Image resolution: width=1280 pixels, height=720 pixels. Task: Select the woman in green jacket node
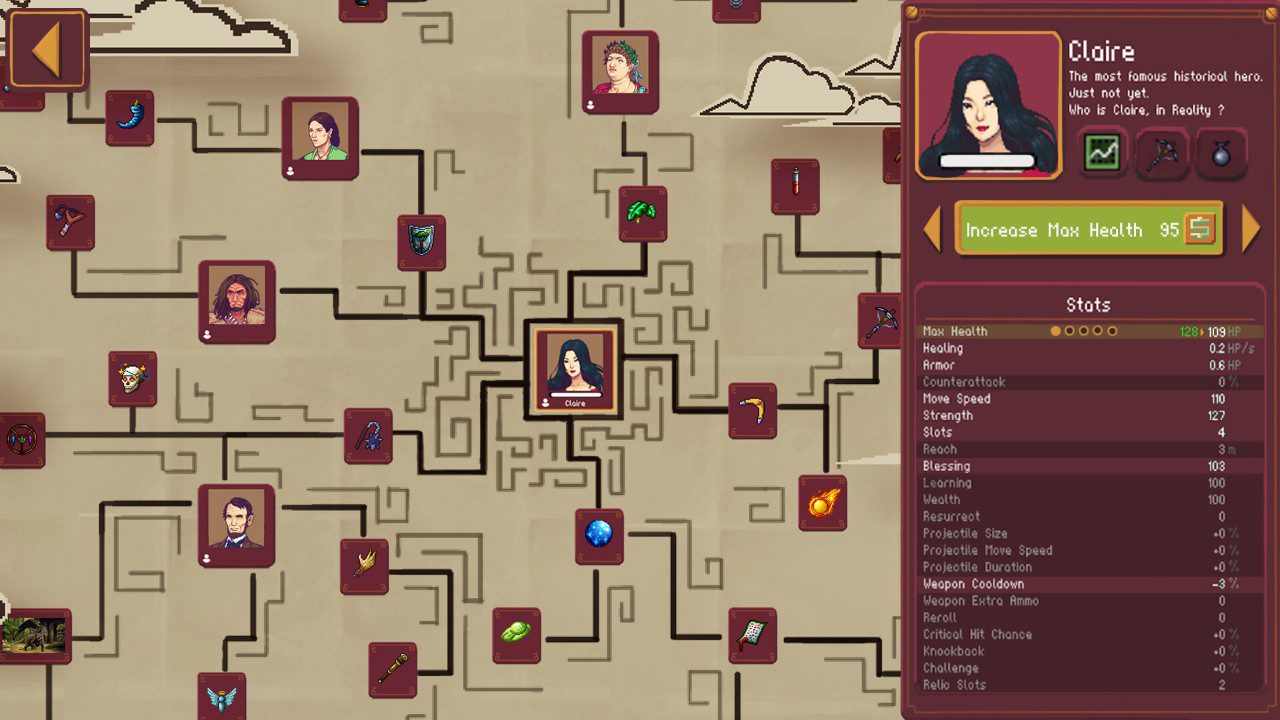tap(320, 138)
